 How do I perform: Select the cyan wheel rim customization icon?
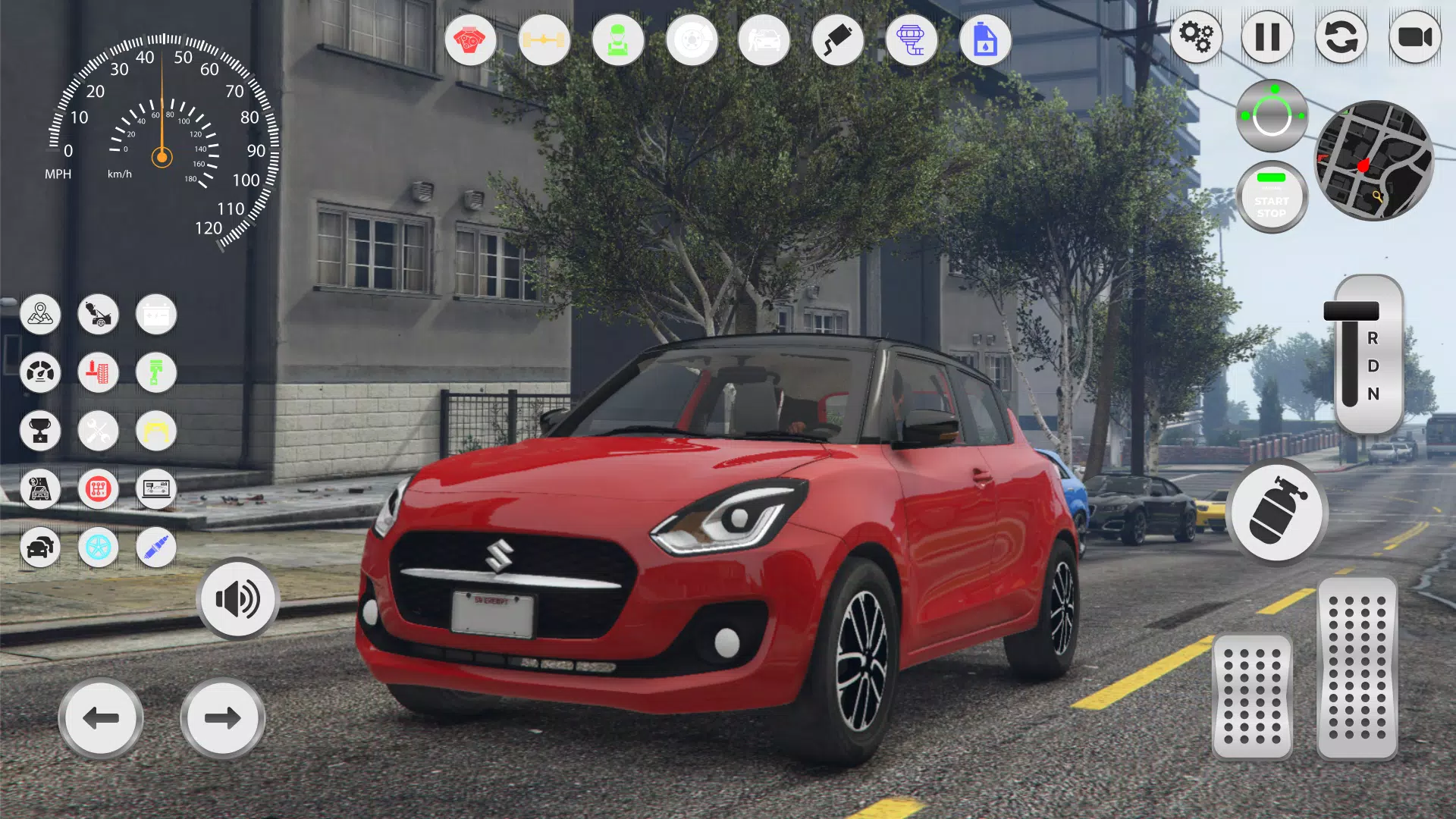(x=98, y=548)
